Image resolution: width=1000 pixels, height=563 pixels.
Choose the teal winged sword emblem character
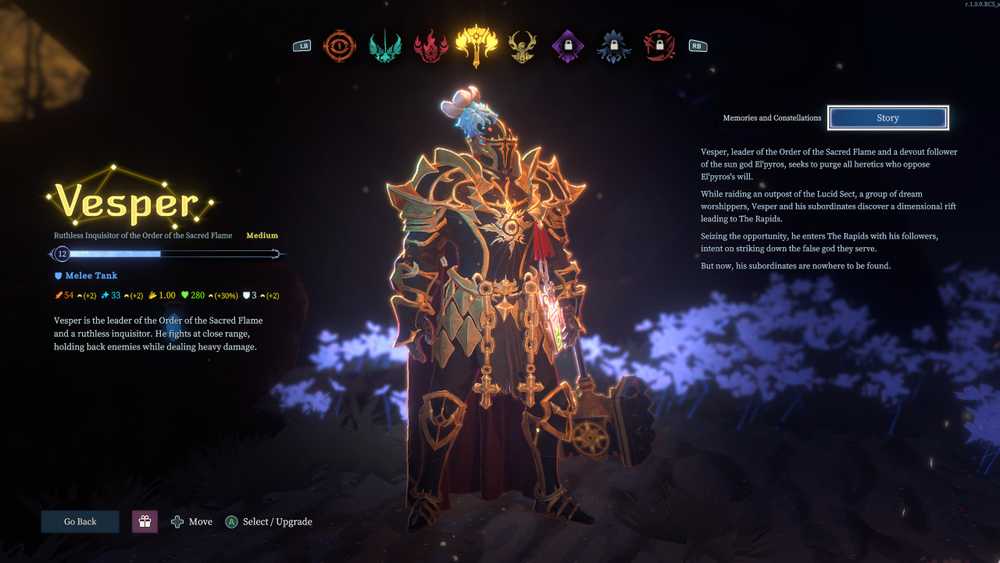click(385, 45)
